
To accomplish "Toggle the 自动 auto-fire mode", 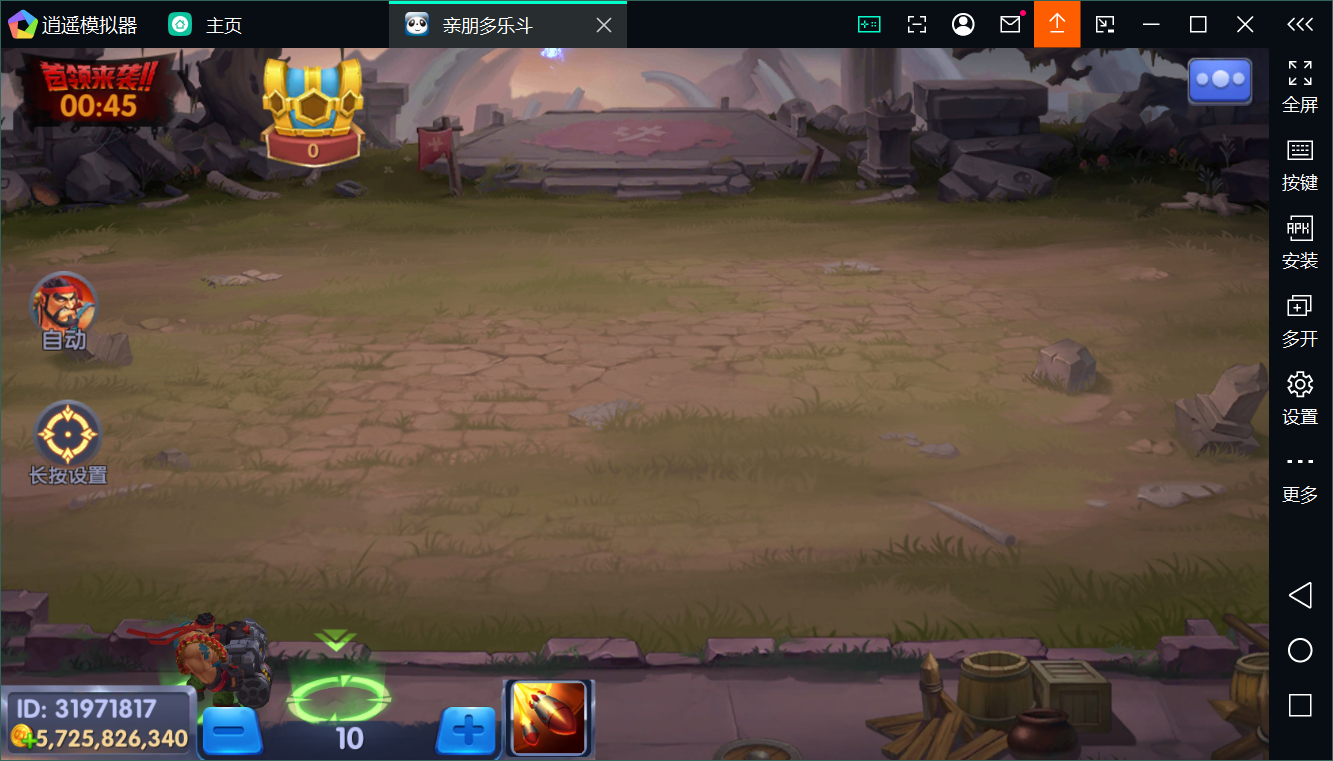I will [64, 308].
